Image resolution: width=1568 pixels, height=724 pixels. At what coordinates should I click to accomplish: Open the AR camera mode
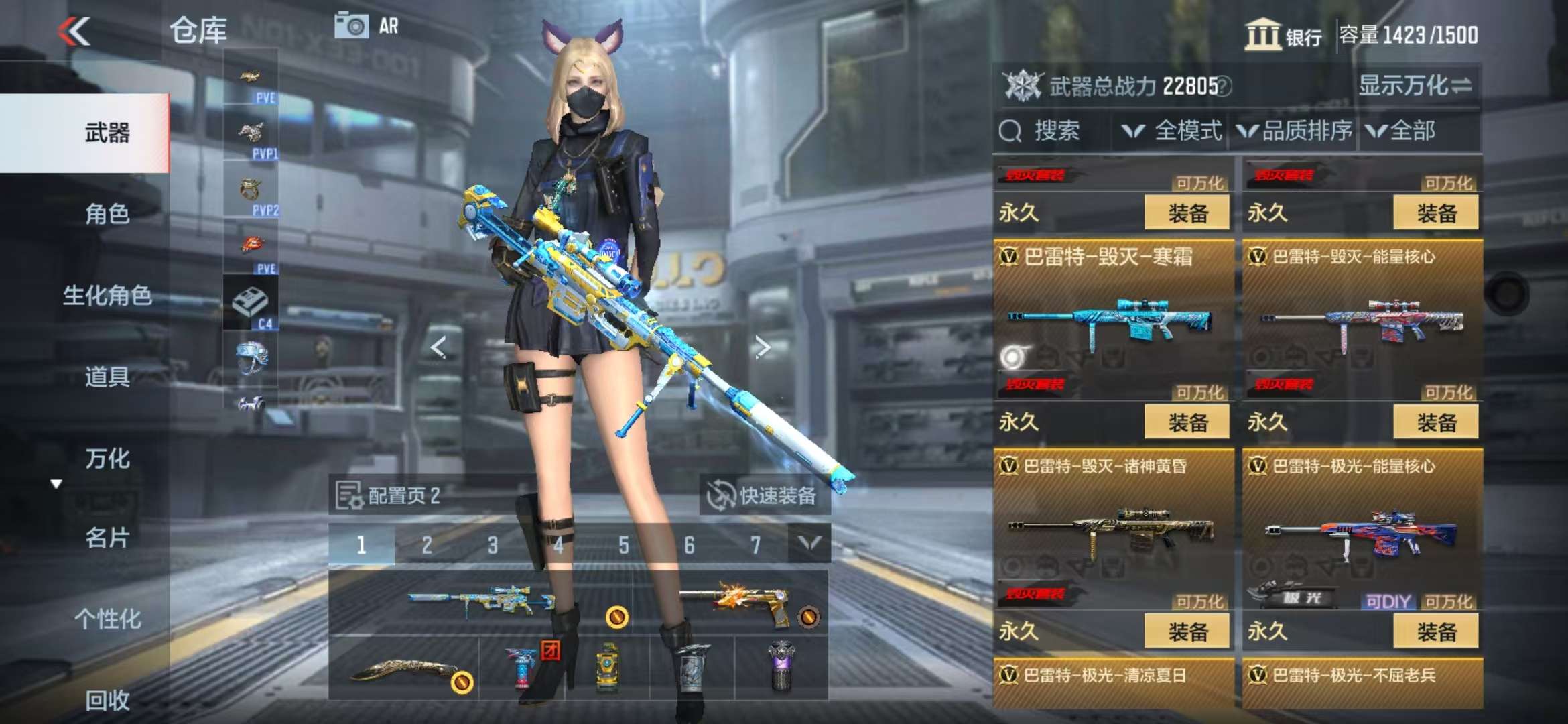coord(367,26)
